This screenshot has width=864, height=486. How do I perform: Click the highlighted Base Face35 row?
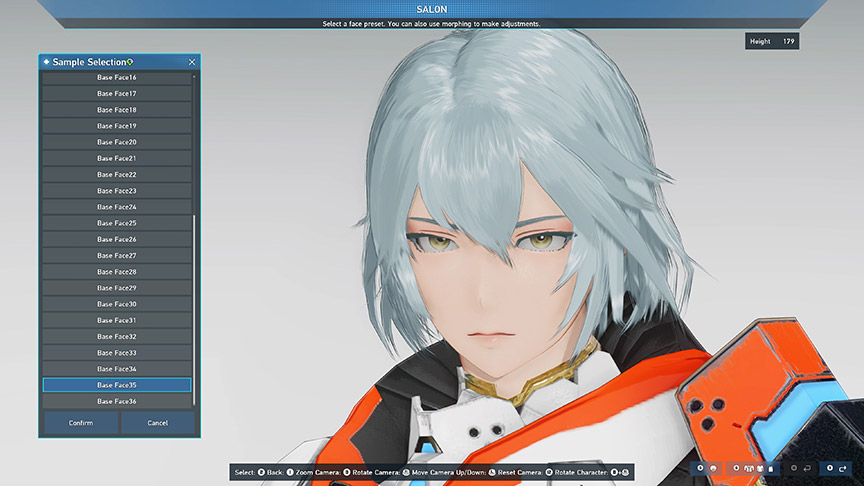pos(117,385)
